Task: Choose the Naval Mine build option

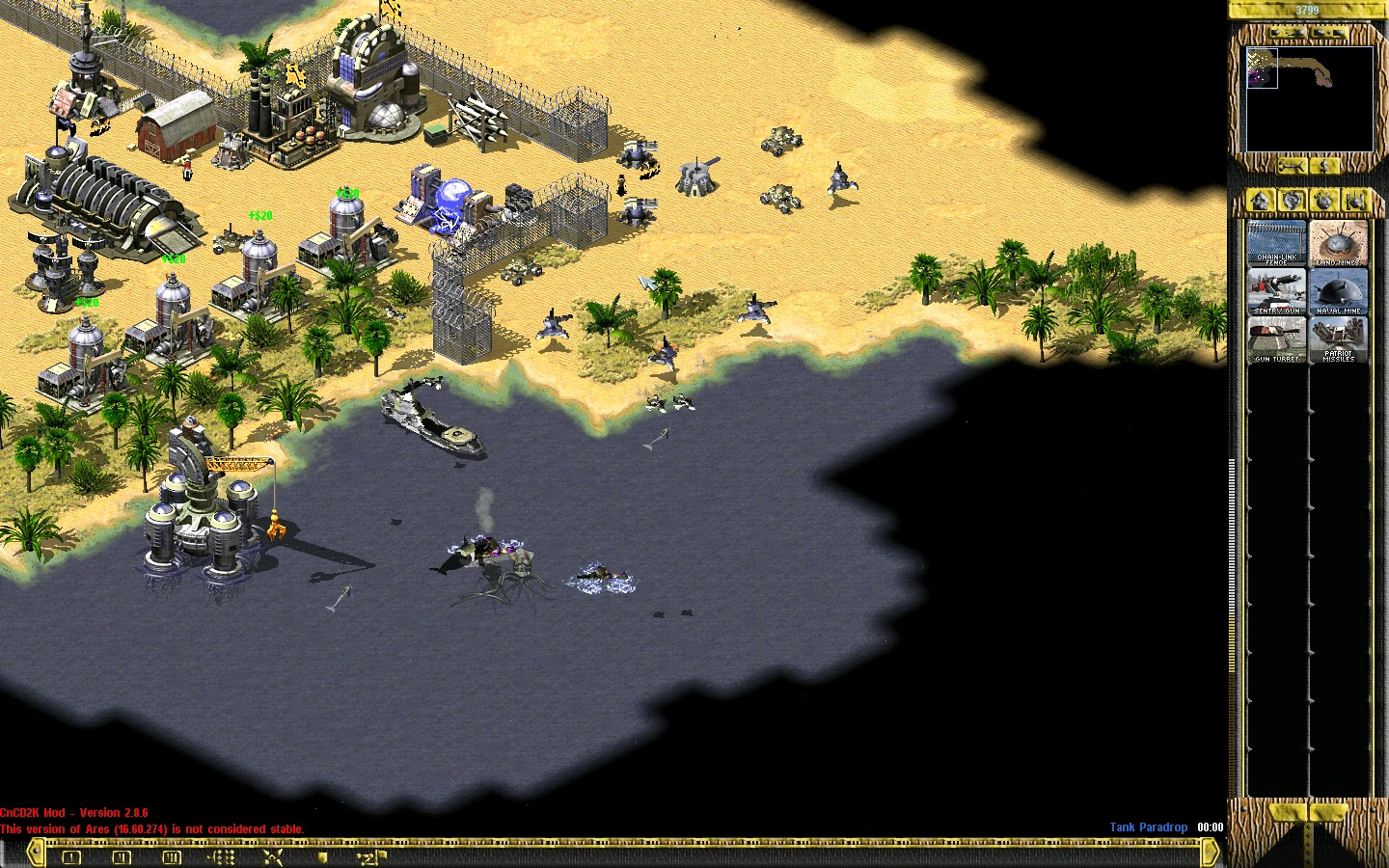Action: tap(1338, 291)
